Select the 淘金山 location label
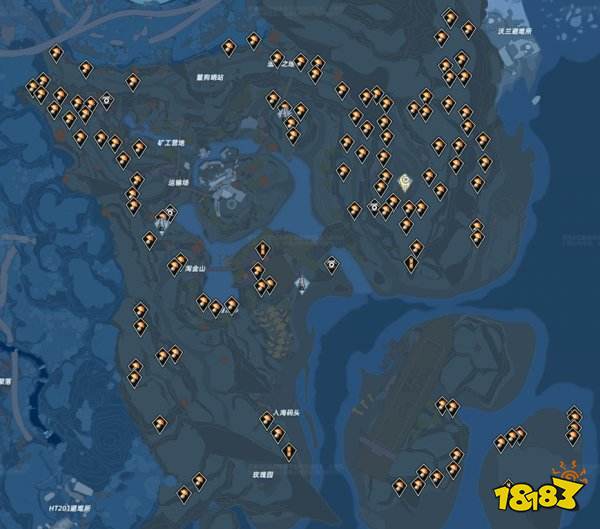Image resolution: width=600 pixels, height=529 pixels. 195,269
